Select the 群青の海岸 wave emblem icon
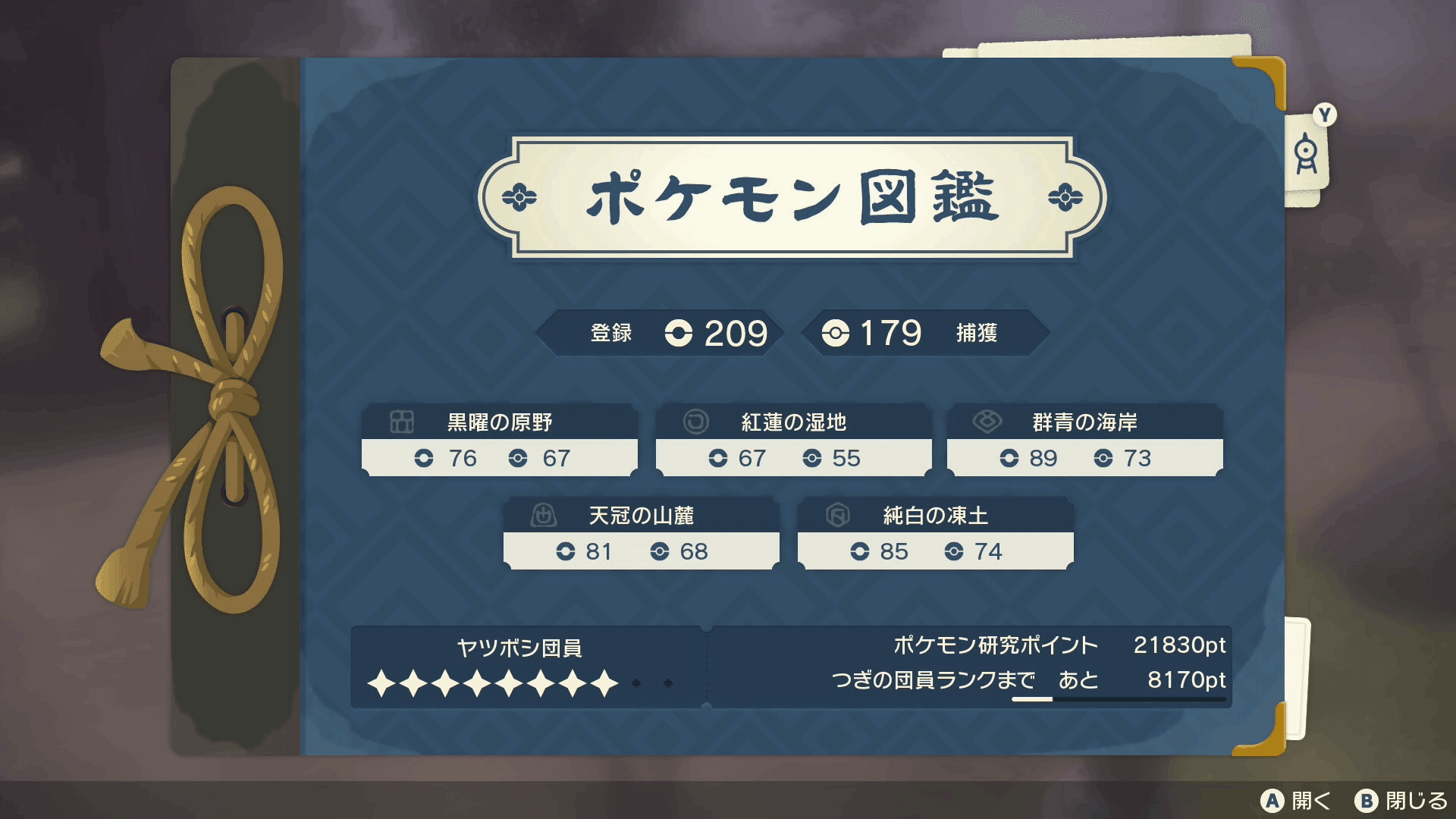The width and height of the screenshot is (1456, 819). click(987, 423)
